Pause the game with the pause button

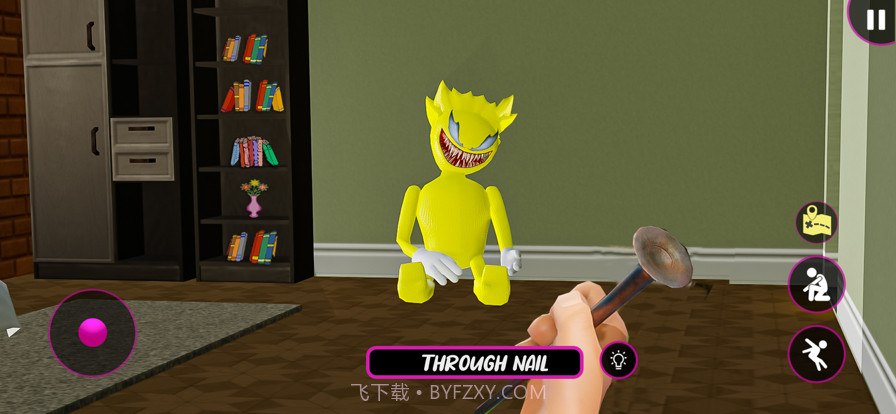875,19
